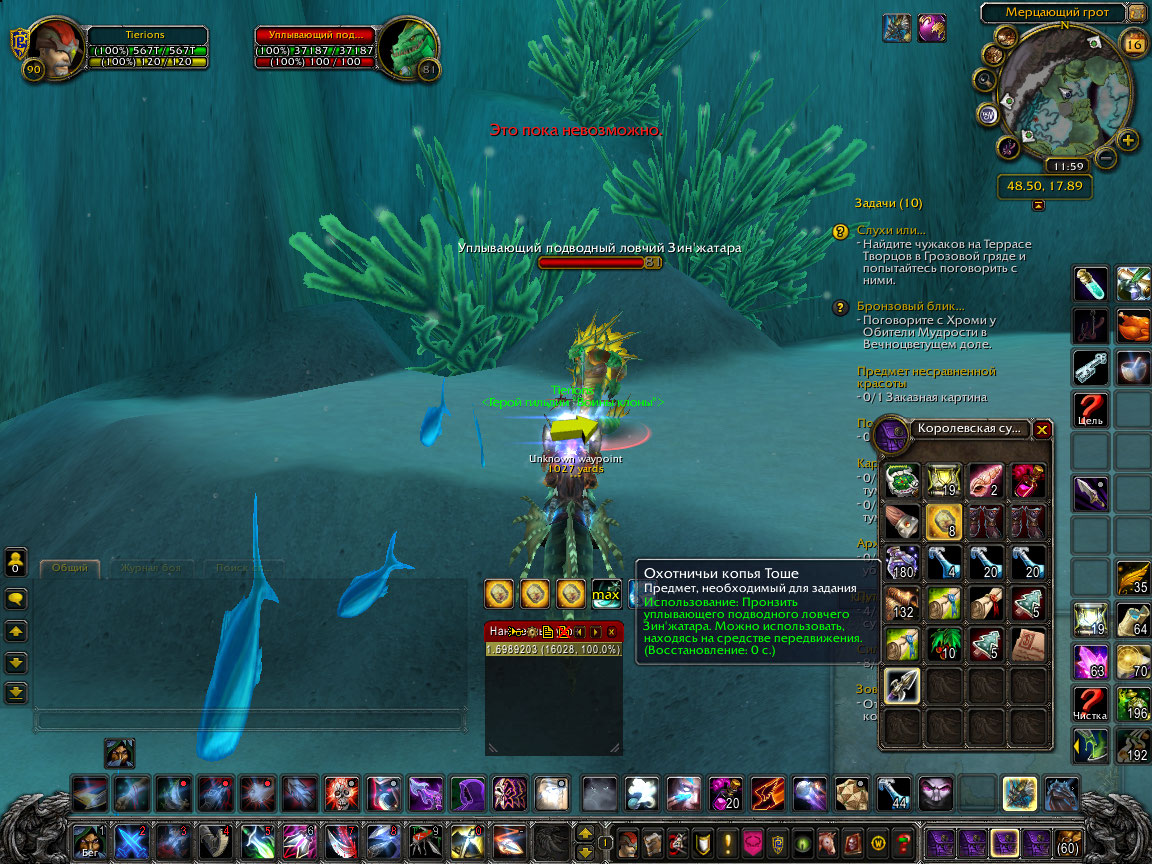The width and height of the screenshot is (1152, 864).
Task: Click the minimap tracking magnifier button
Action: tap(985, 80)
